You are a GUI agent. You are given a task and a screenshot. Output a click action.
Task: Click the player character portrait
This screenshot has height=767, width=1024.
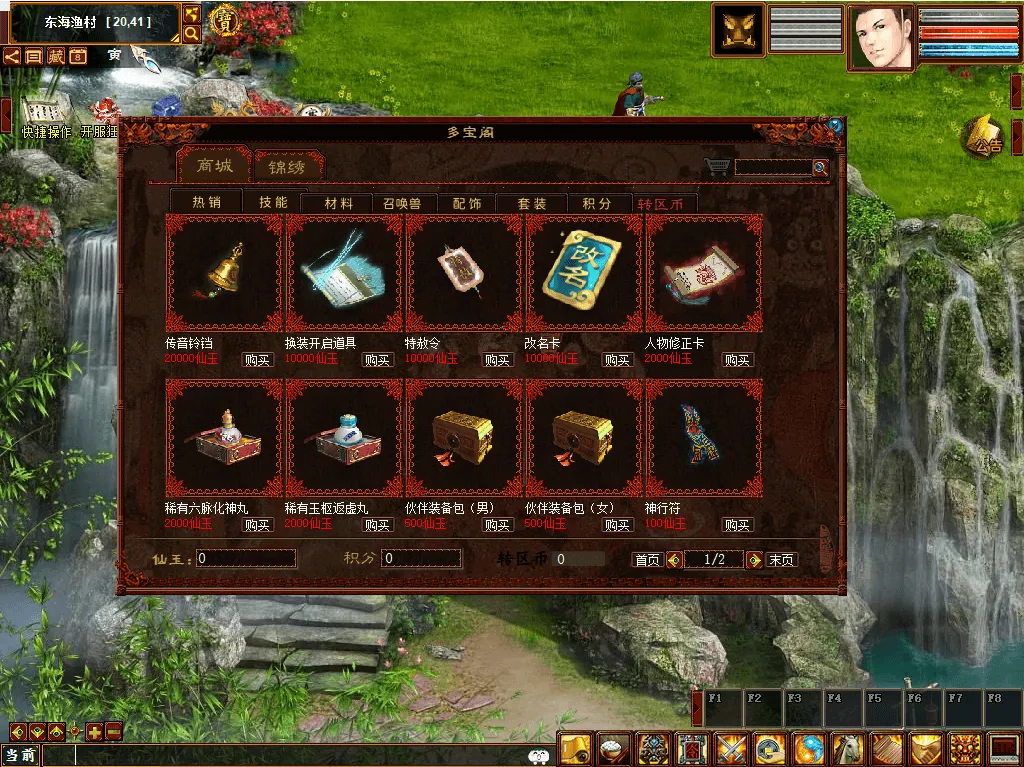point(881,38)
